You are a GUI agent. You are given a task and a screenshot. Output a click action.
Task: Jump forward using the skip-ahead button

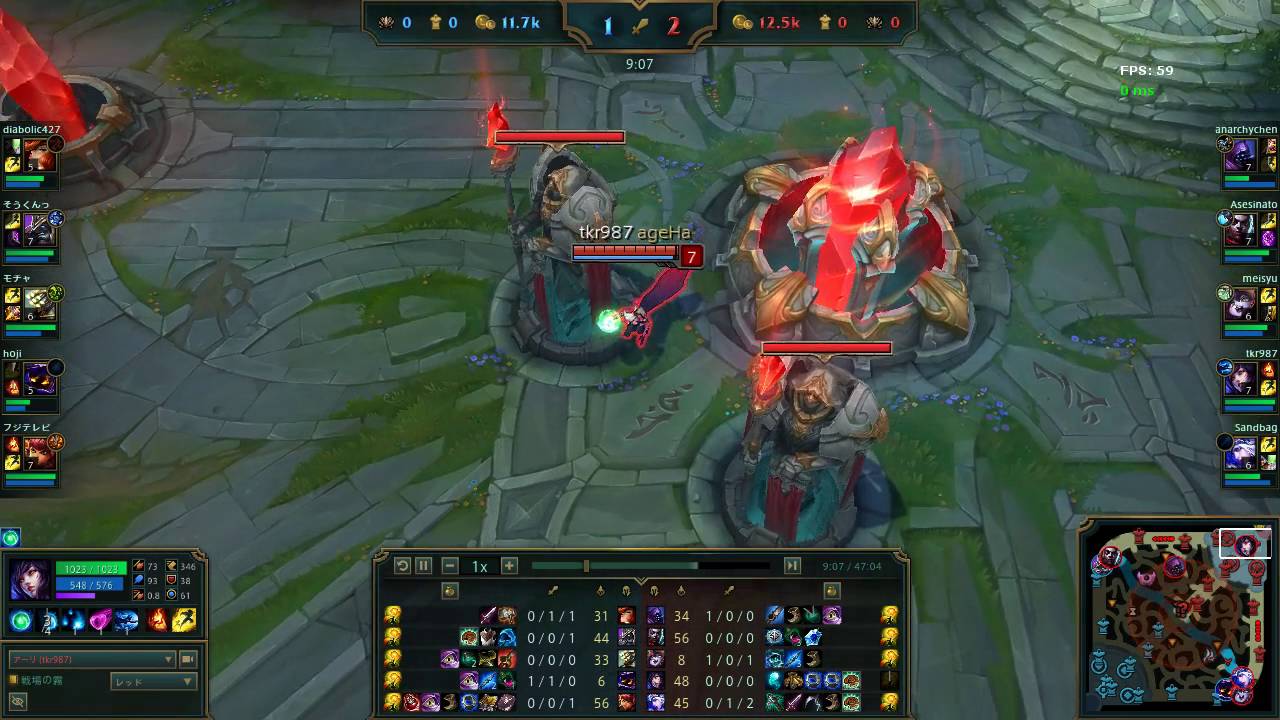point(792,566)
